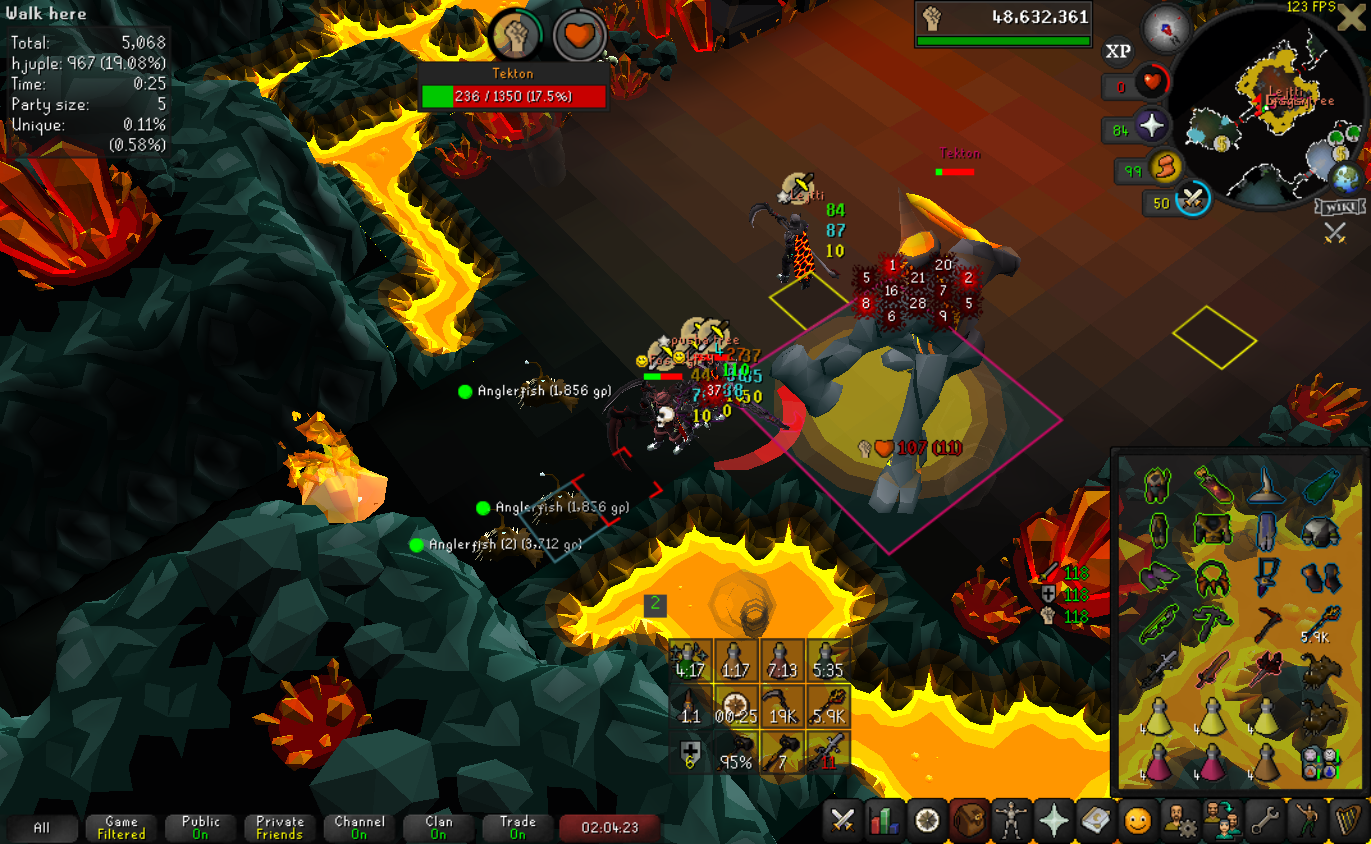The image size is (1371, 844).
Task: Open the Worn Equipment tab
Action: [x=1012, y=821]
